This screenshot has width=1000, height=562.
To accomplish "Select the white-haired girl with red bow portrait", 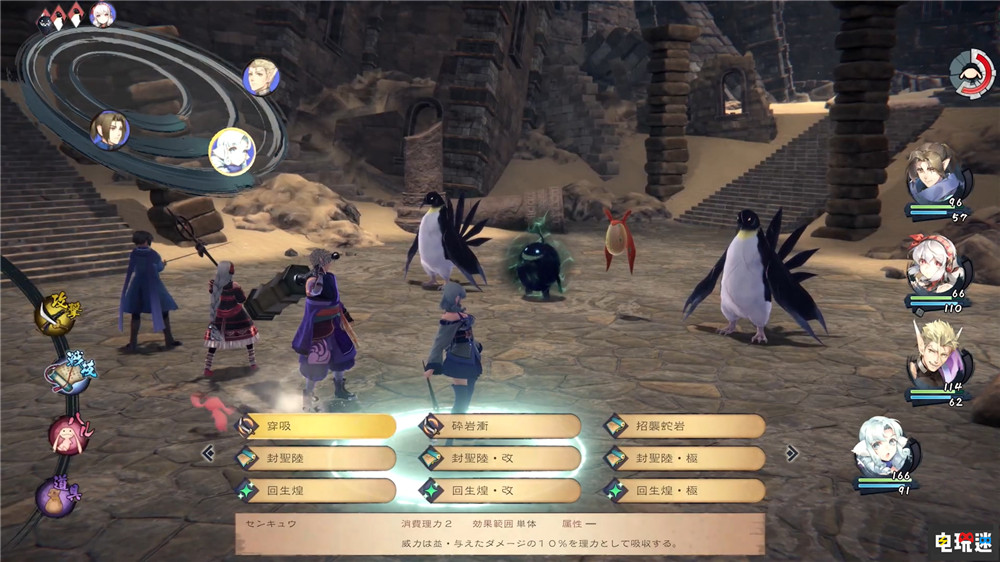I will click(936, 267).
